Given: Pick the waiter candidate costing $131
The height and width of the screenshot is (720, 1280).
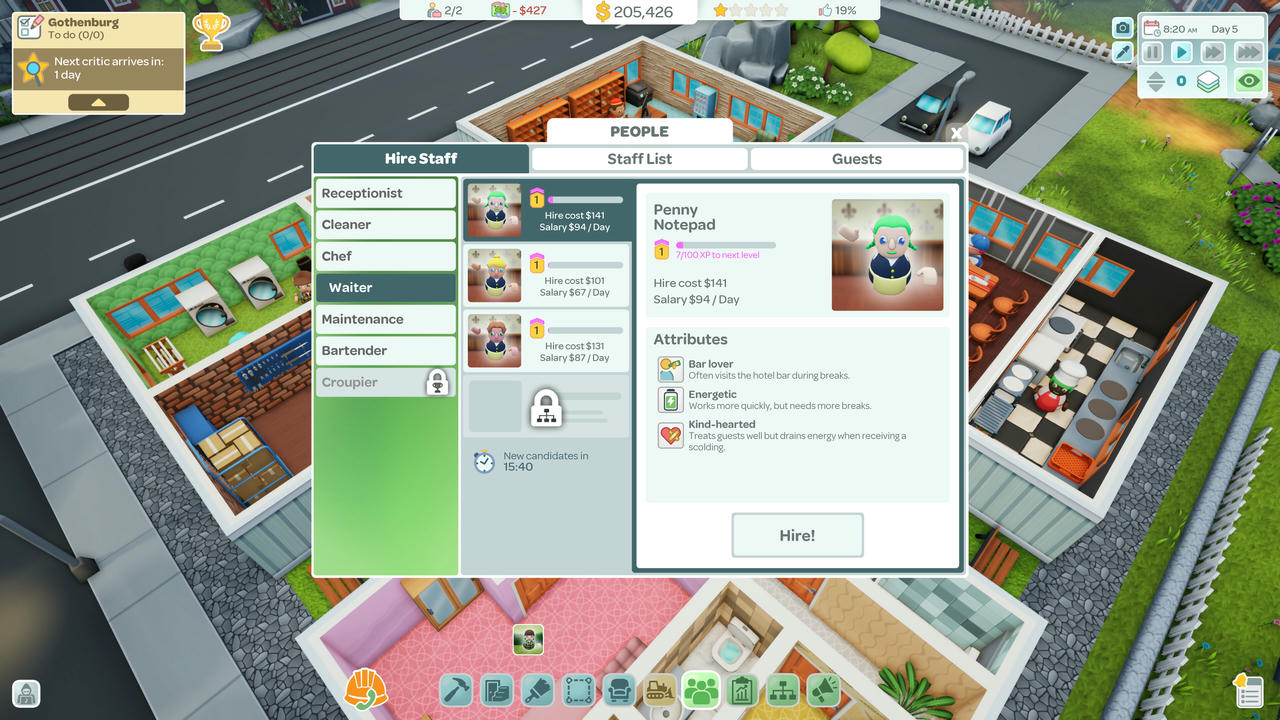Looking at the screenshot, I should pos(546,341).
